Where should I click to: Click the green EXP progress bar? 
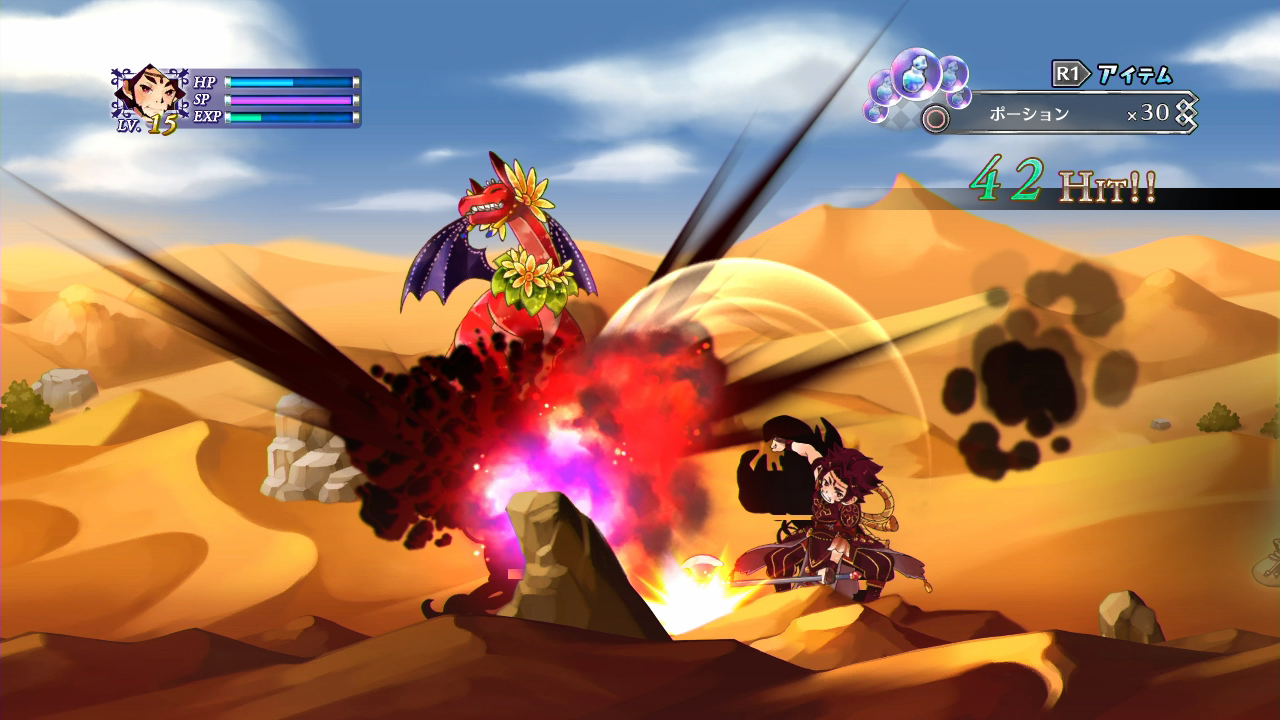(244, 118)
